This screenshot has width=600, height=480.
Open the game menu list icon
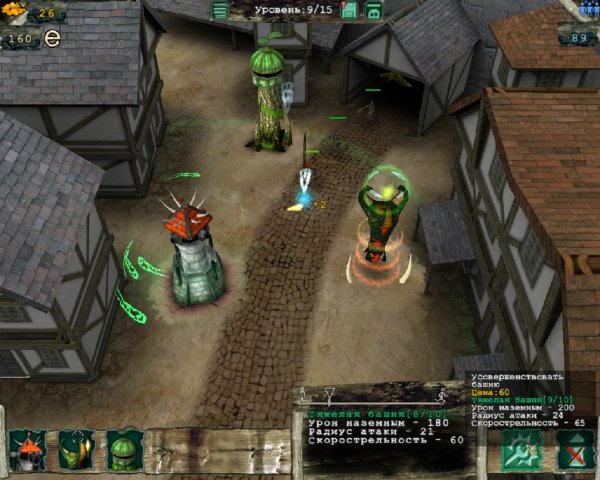(220, 11)
